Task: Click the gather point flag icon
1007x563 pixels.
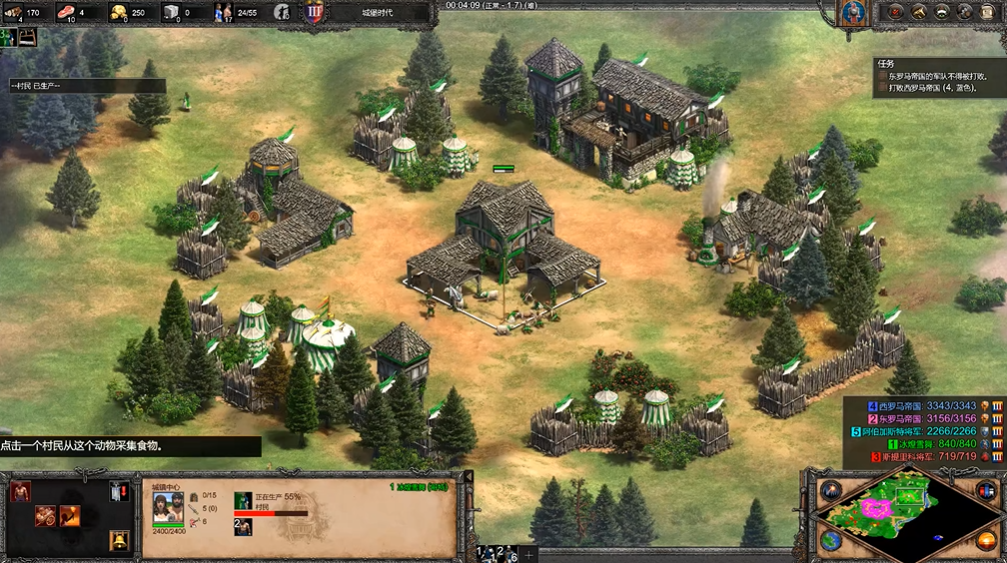Action: click(x=120, y=491)
